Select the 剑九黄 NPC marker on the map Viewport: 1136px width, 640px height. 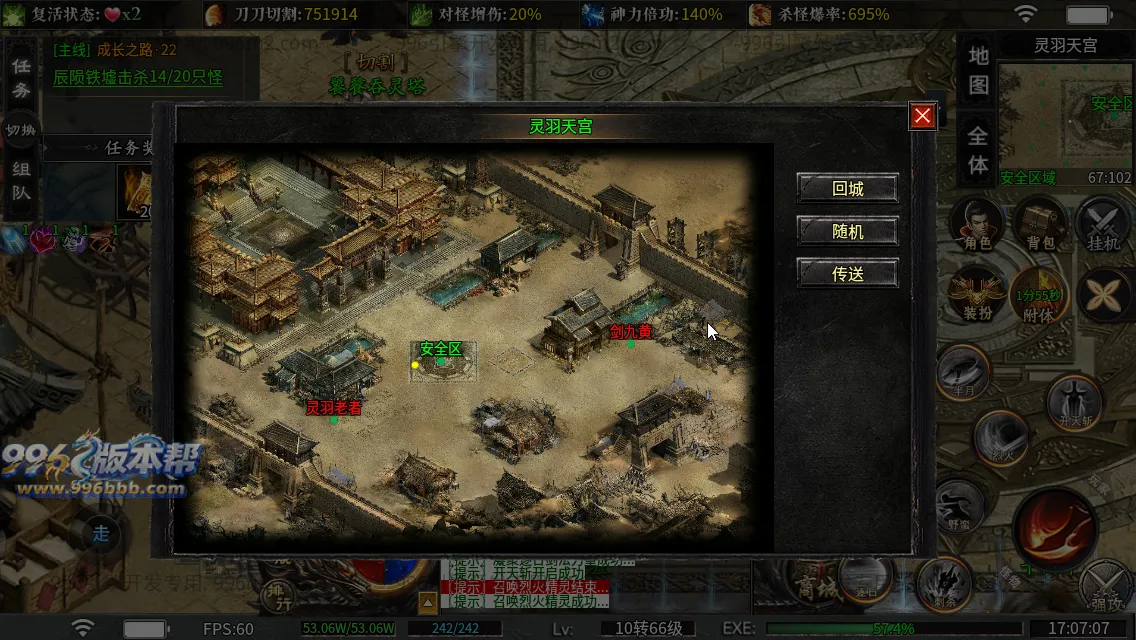click(631, 332)
